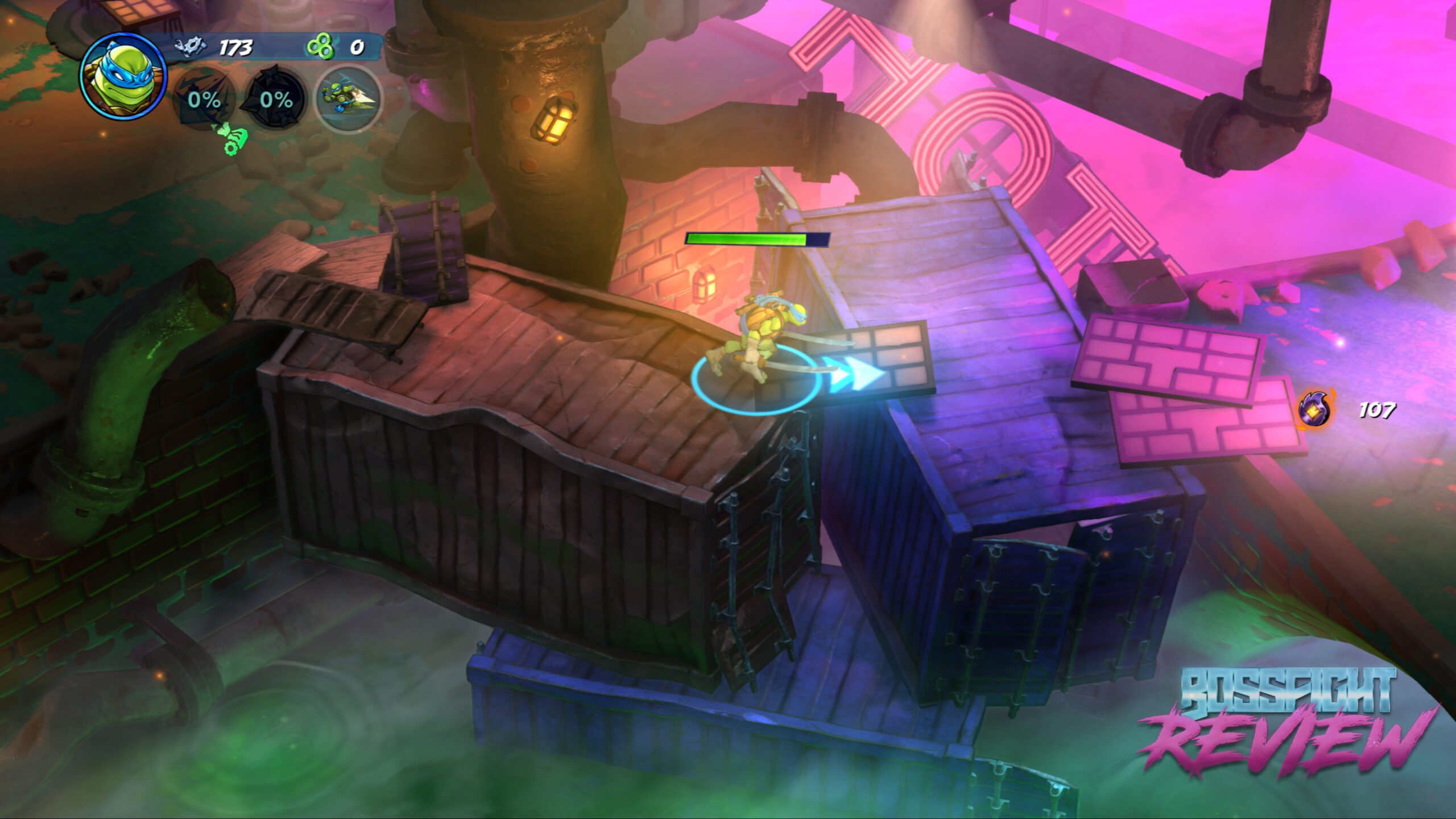Activate the crossed-blades special attack icon
Viewport: 1456px width, 819px height.
pos(204,99)
